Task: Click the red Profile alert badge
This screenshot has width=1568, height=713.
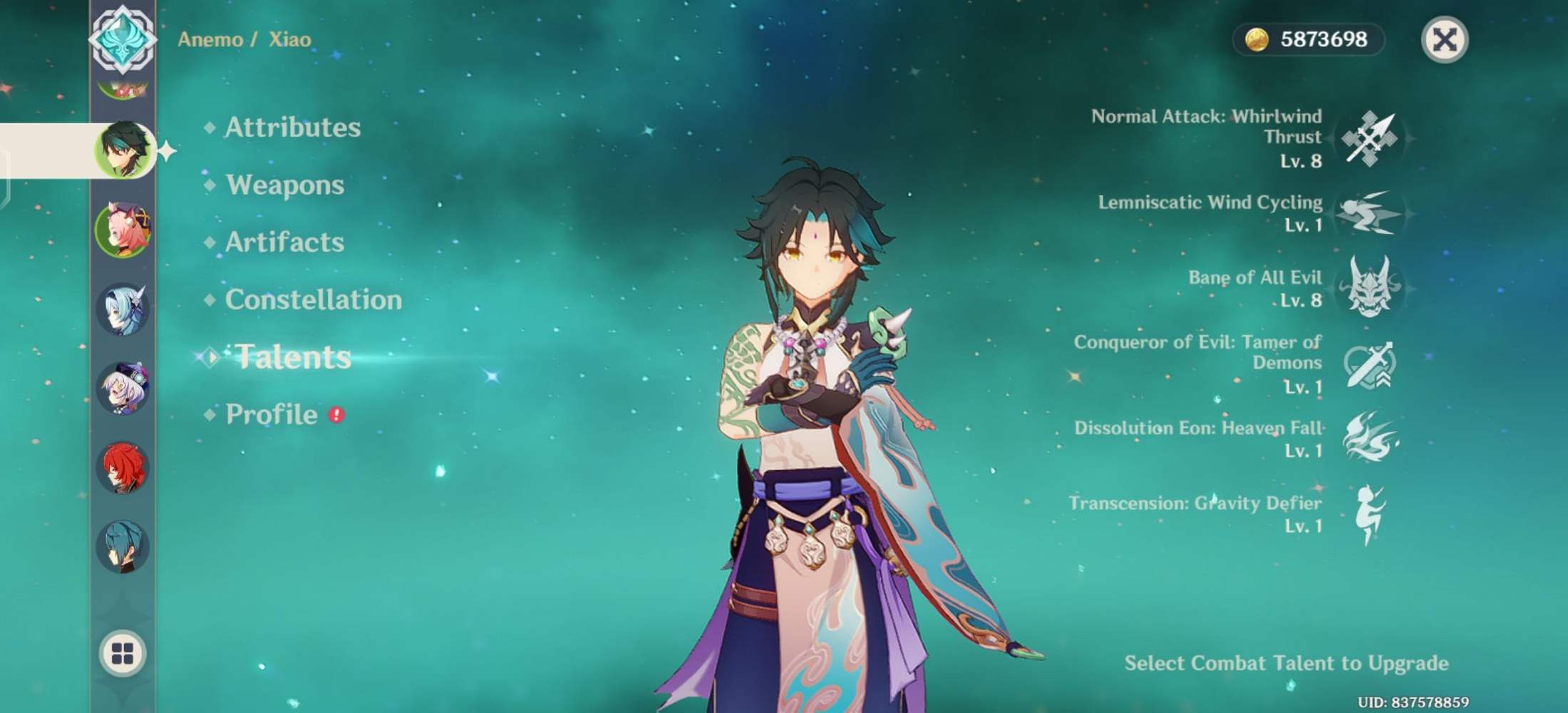Action: (335, 412)
